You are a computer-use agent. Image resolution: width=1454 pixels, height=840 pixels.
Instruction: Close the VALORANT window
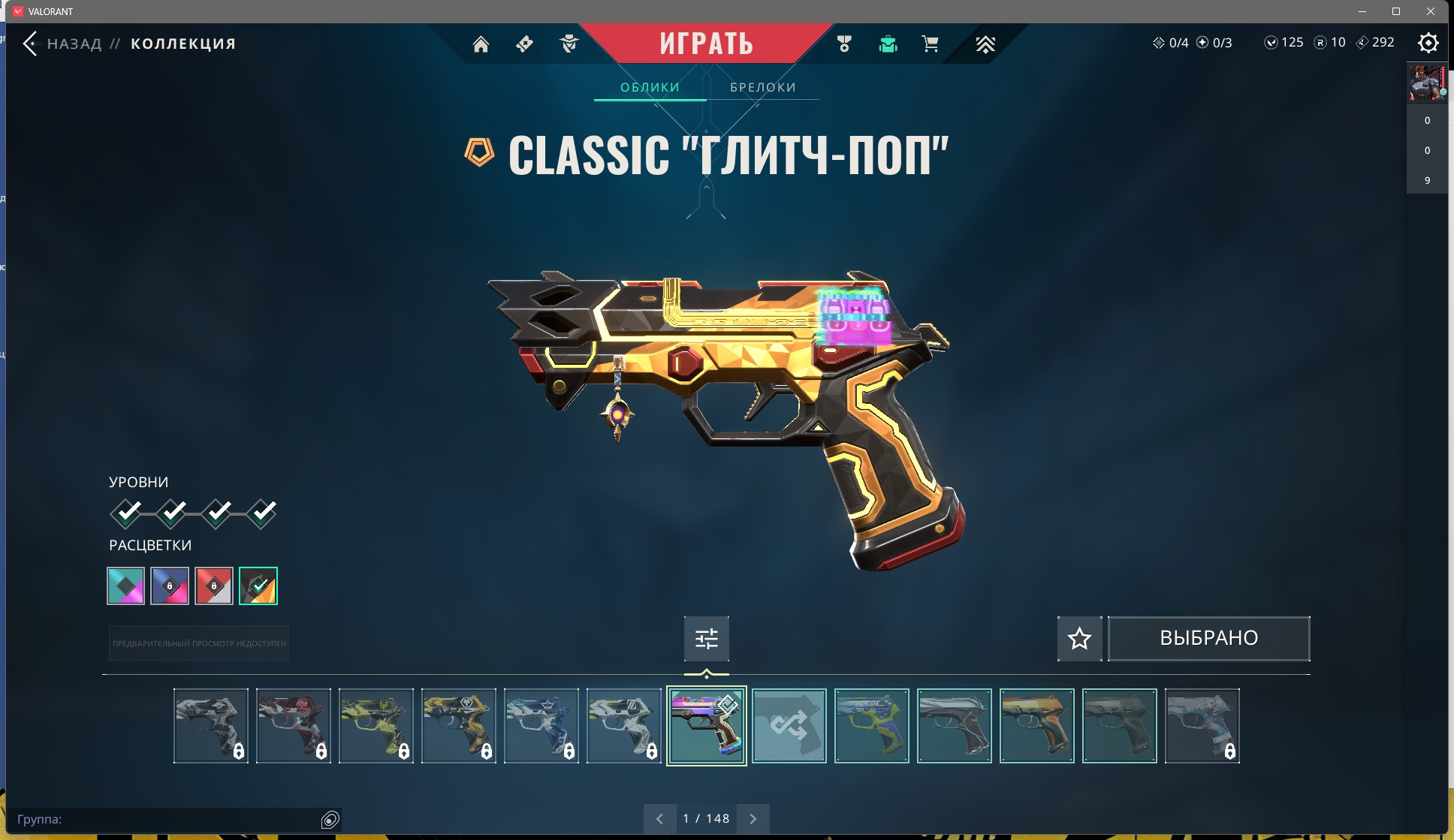1431,11
